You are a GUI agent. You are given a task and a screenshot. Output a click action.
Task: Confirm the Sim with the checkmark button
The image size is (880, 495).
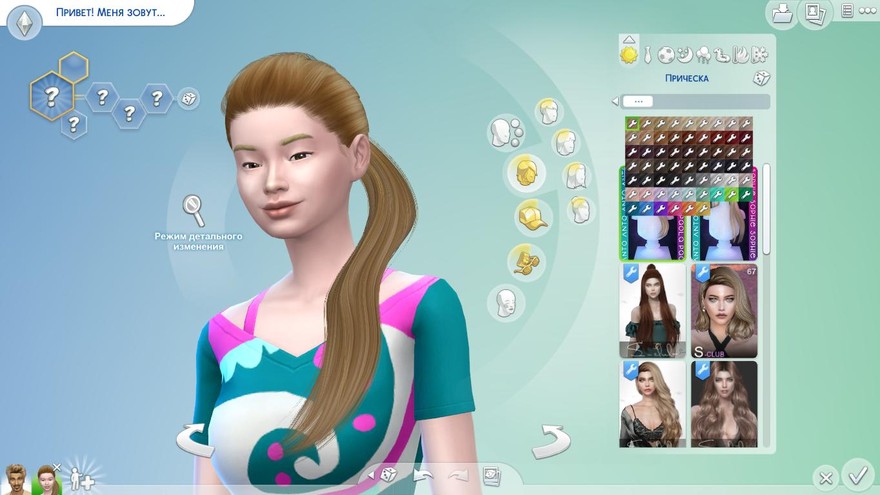[857, 473]
